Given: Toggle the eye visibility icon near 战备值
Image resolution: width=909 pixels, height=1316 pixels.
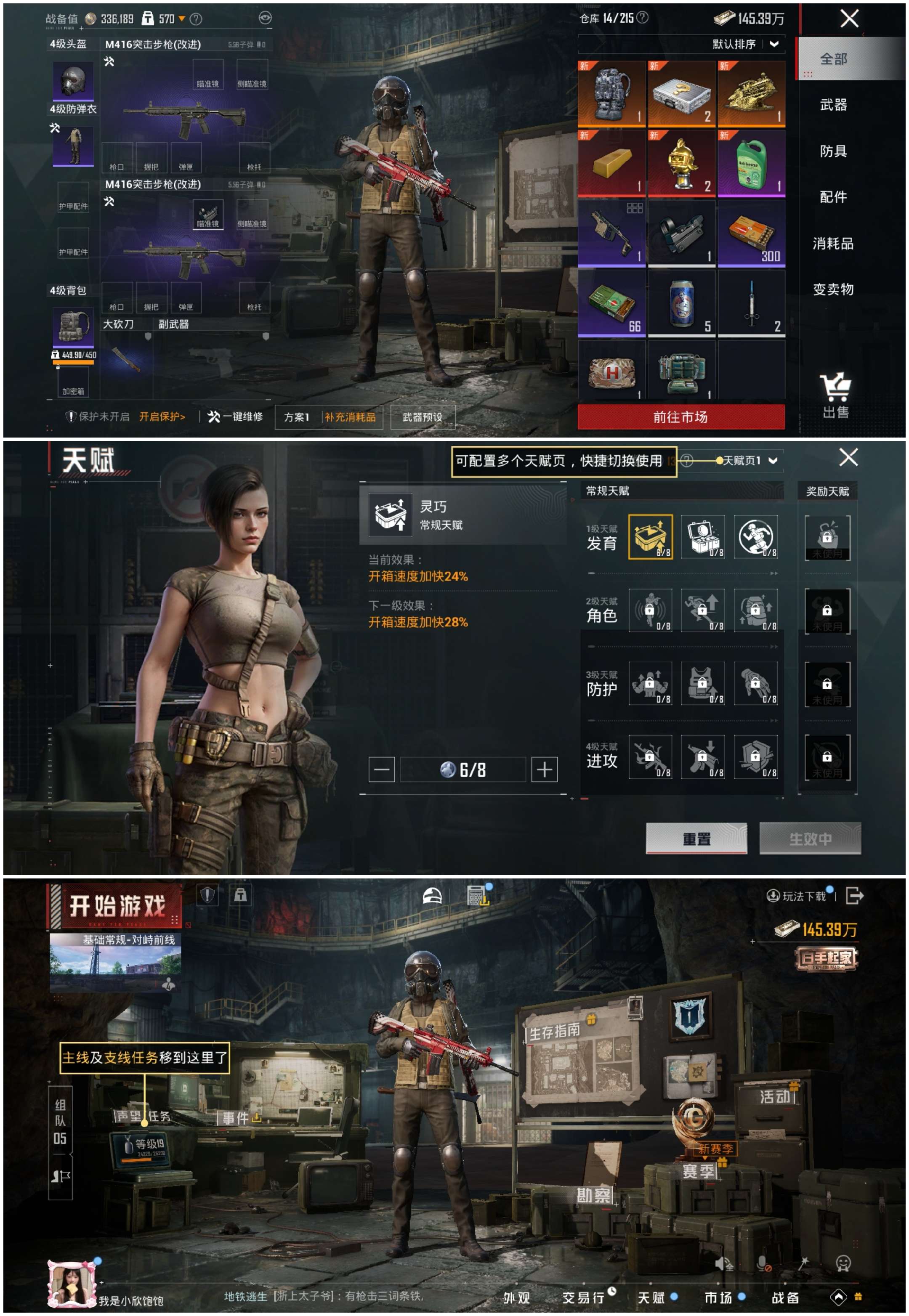Looking at the screenshot, I should [x=265, y=18].
